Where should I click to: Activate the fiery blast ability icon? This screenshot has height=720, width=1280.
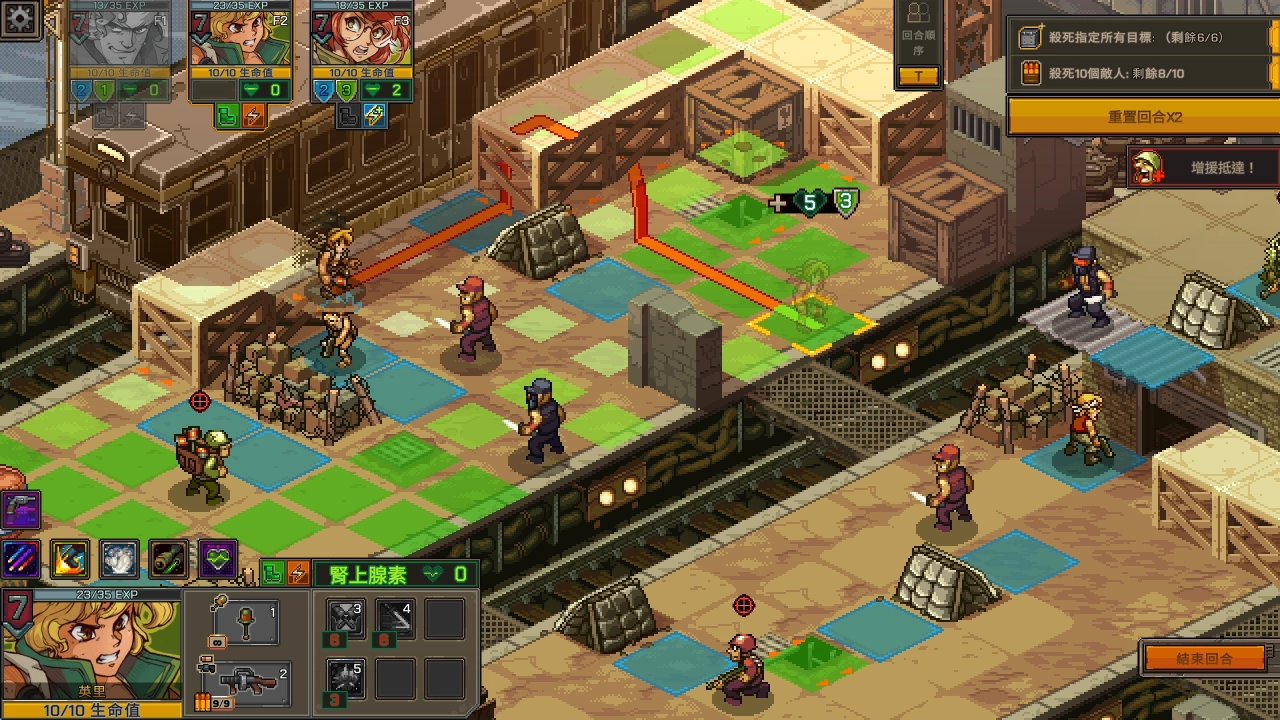click(x=70, y=560)
